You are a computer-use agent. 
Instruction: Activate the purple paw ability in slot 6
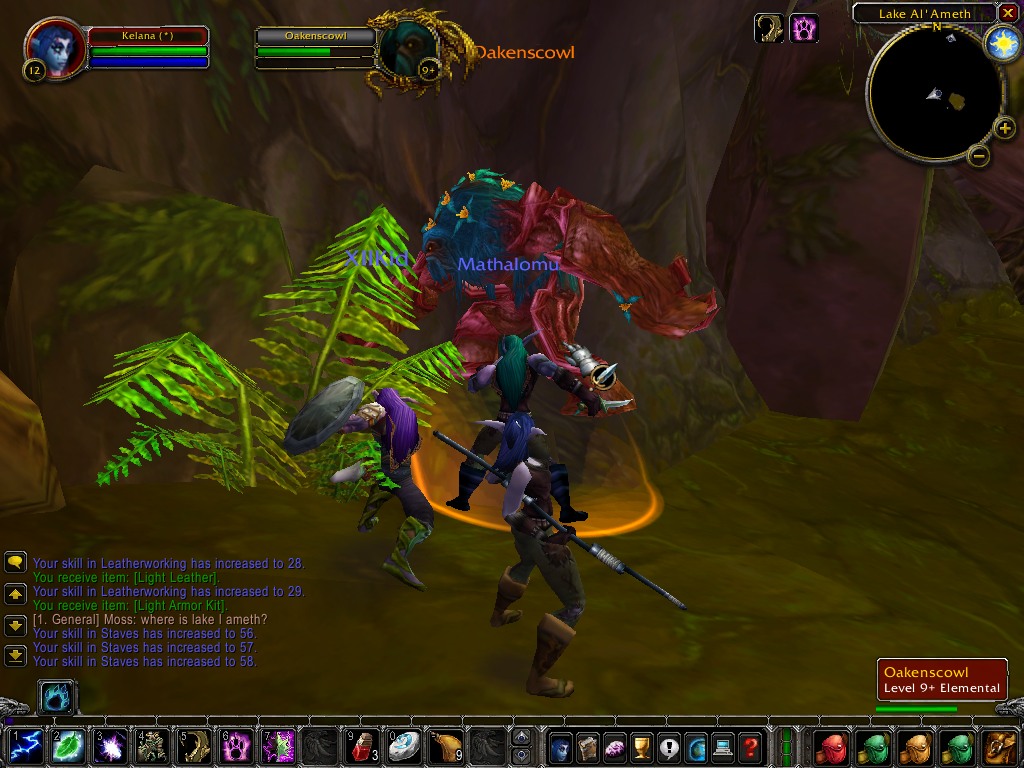click(x=236, y=746)
